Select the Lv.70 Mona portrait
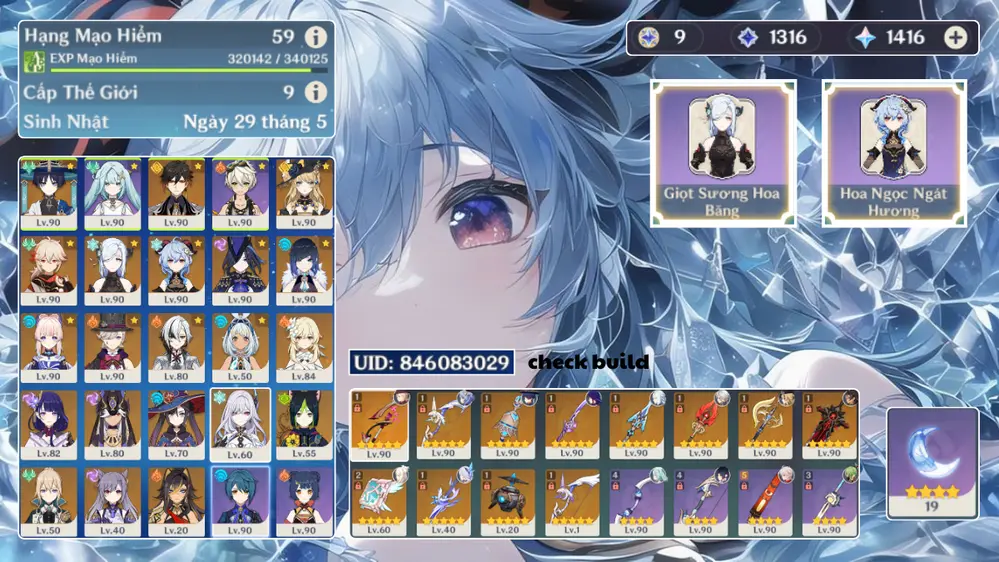999x562 pixels. pos(176,425)
